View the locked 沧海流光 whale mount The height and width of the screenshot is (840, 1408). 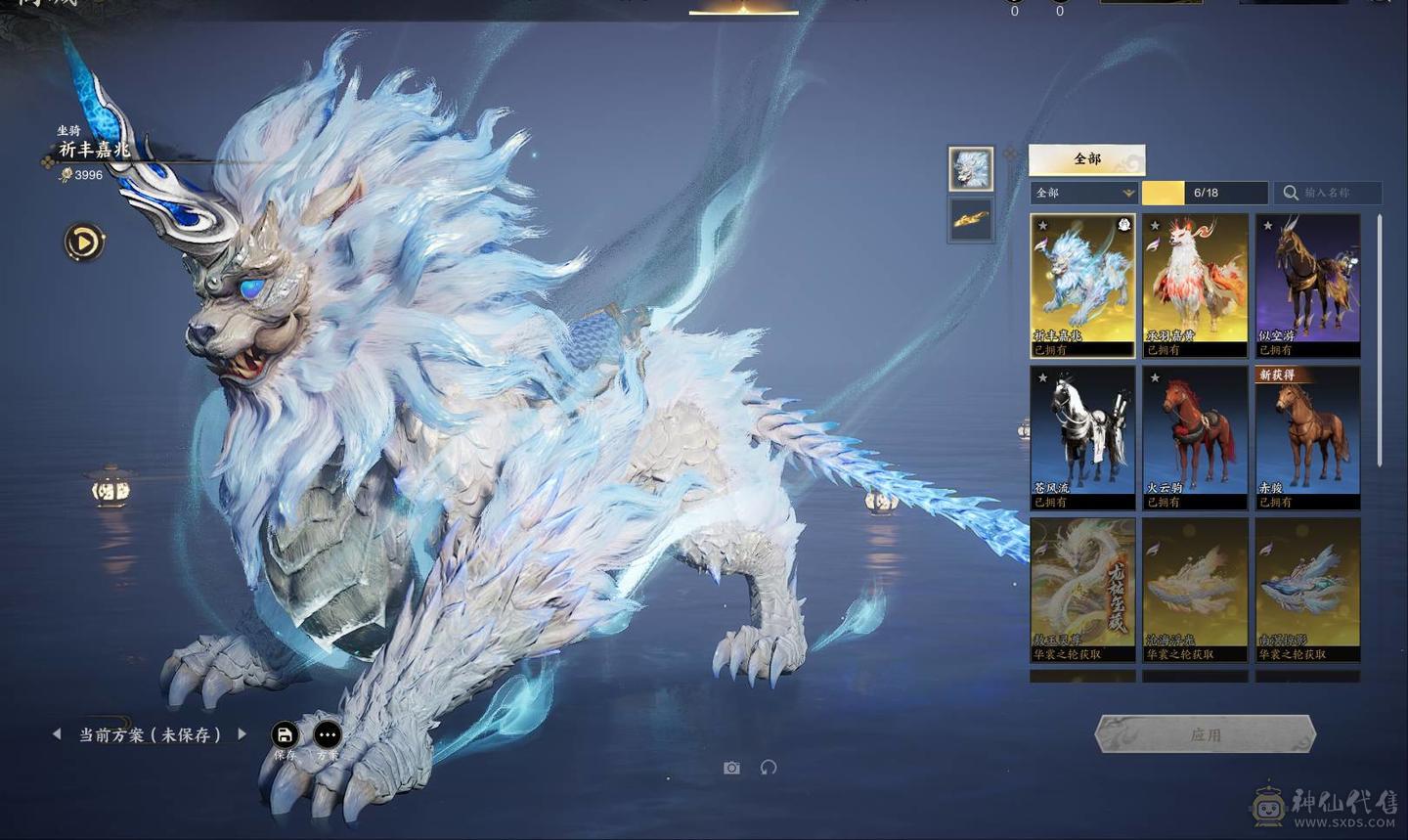pos(1195,590)
